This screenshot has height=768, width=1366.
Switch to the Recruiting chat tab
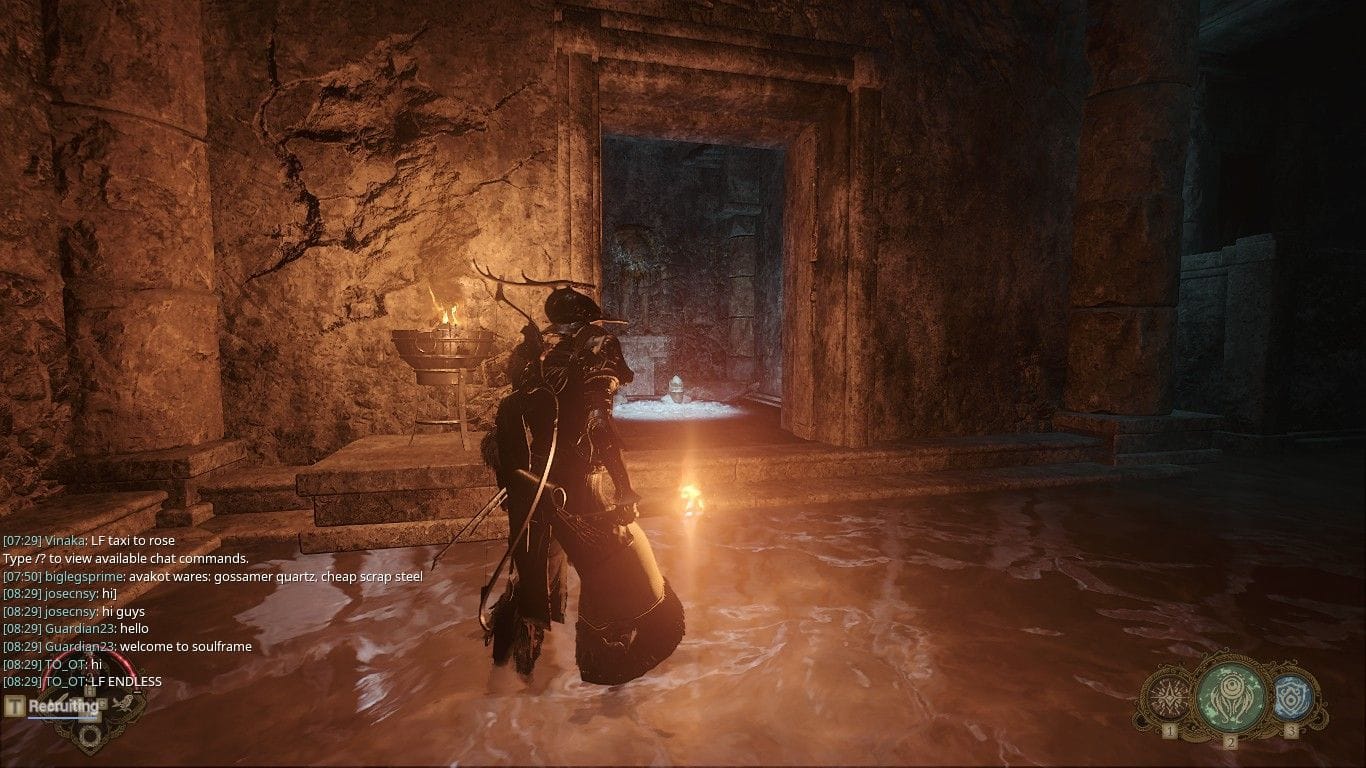[x=63, y=706]
